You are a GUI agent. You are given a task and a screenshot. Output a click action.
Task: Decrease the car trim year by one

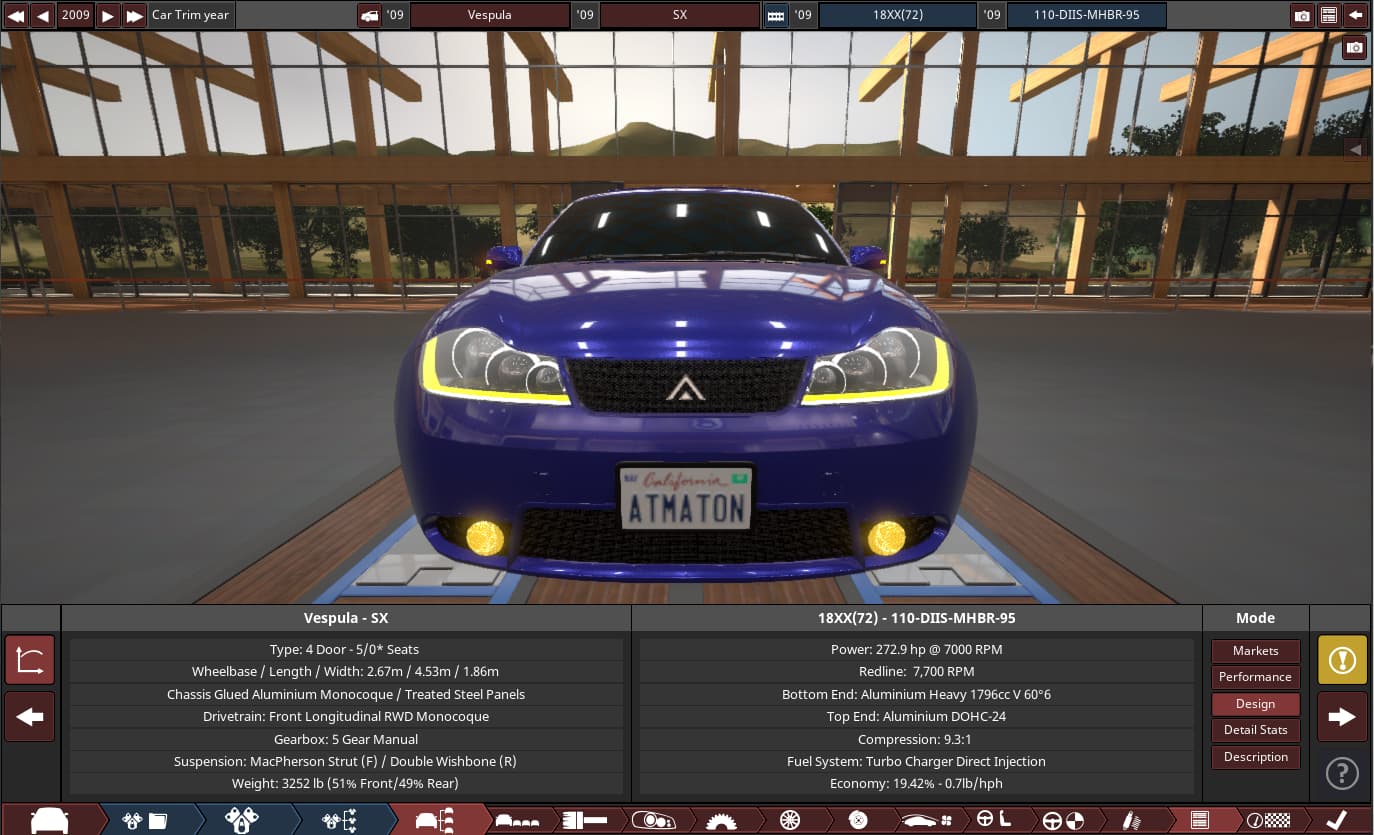pyautogui.click(x=43, y=15)
